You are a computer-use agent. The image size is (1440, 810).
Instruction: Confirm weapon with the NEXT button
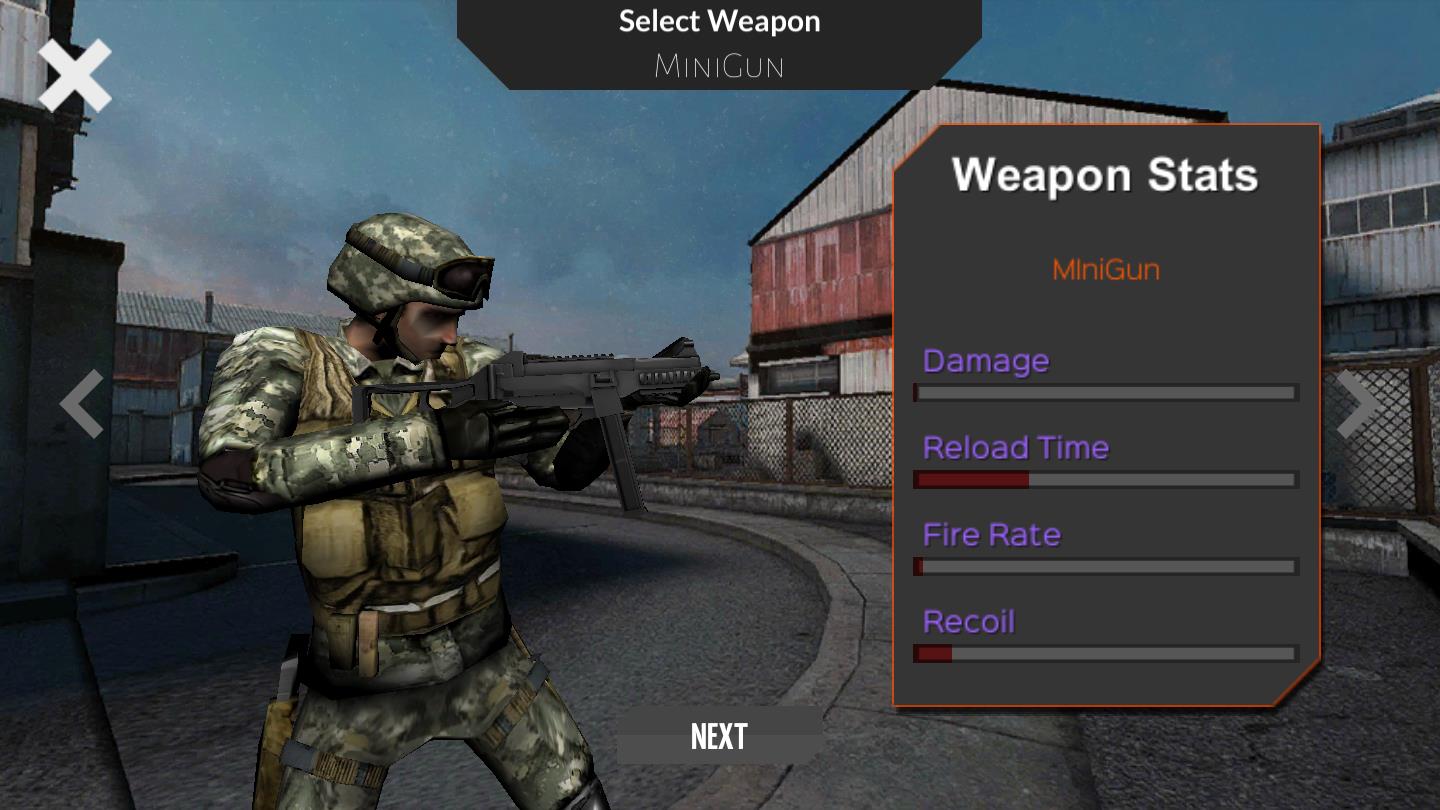click(719, 737)
